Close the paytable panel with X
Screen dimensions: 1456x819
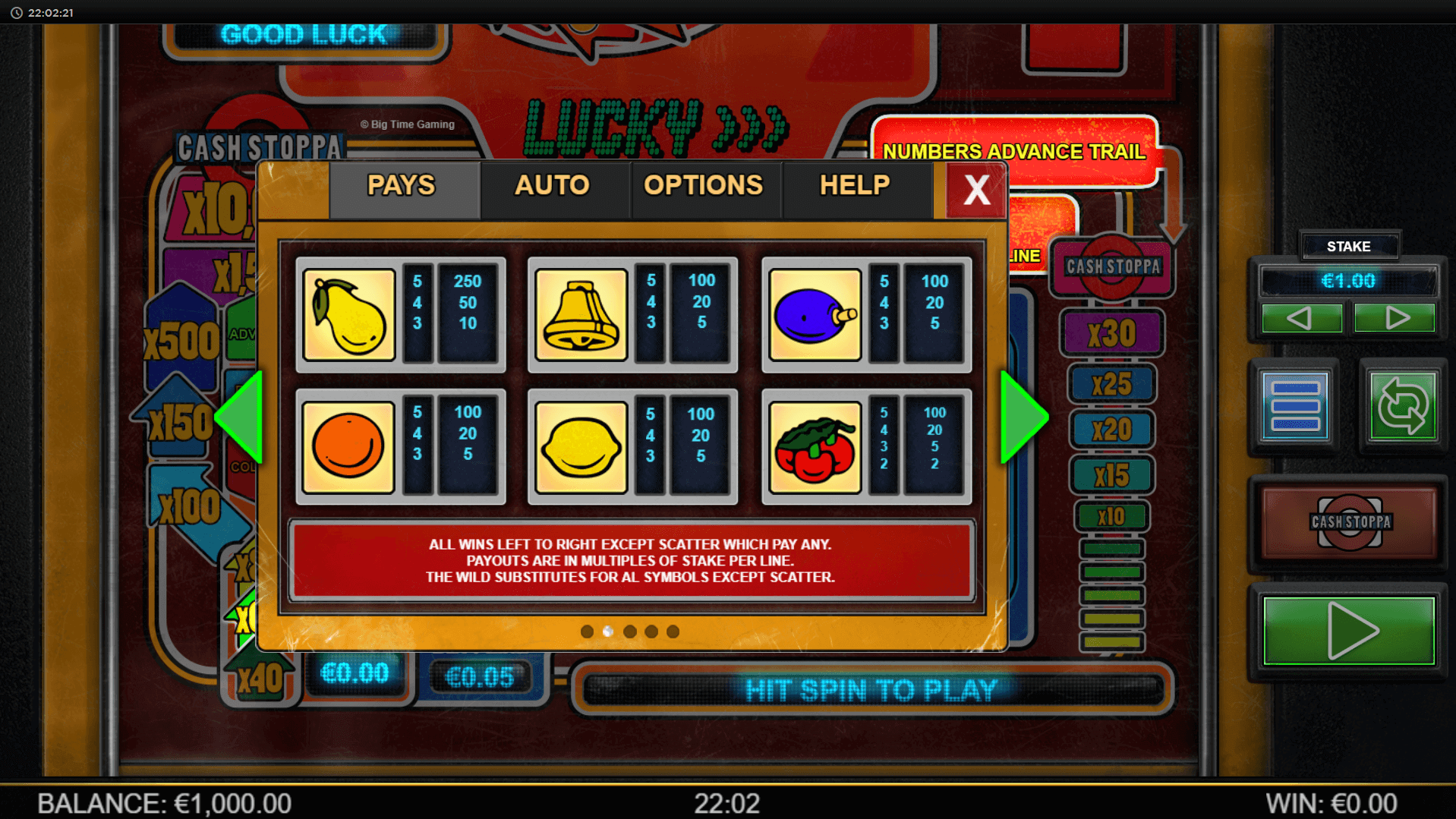pyautogui.click(x=976, y=190)
